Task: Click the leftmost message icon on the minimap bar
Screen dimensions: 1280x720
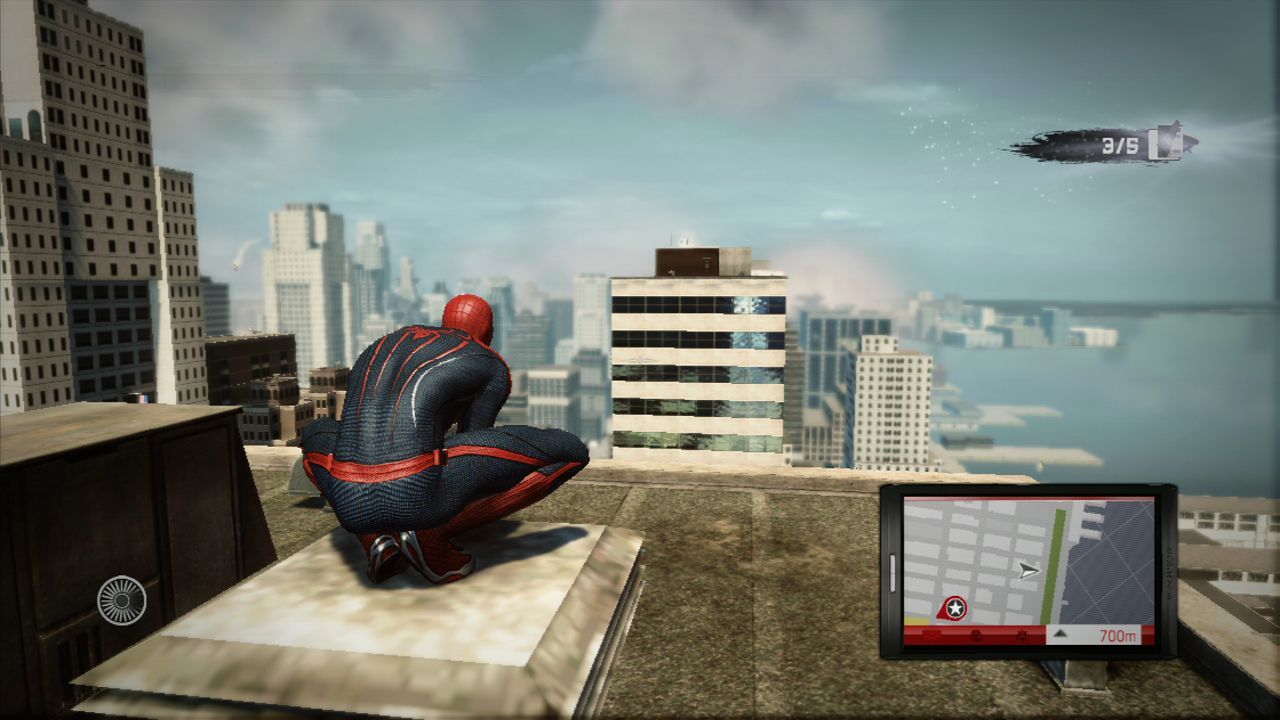Action: point(931,634)
